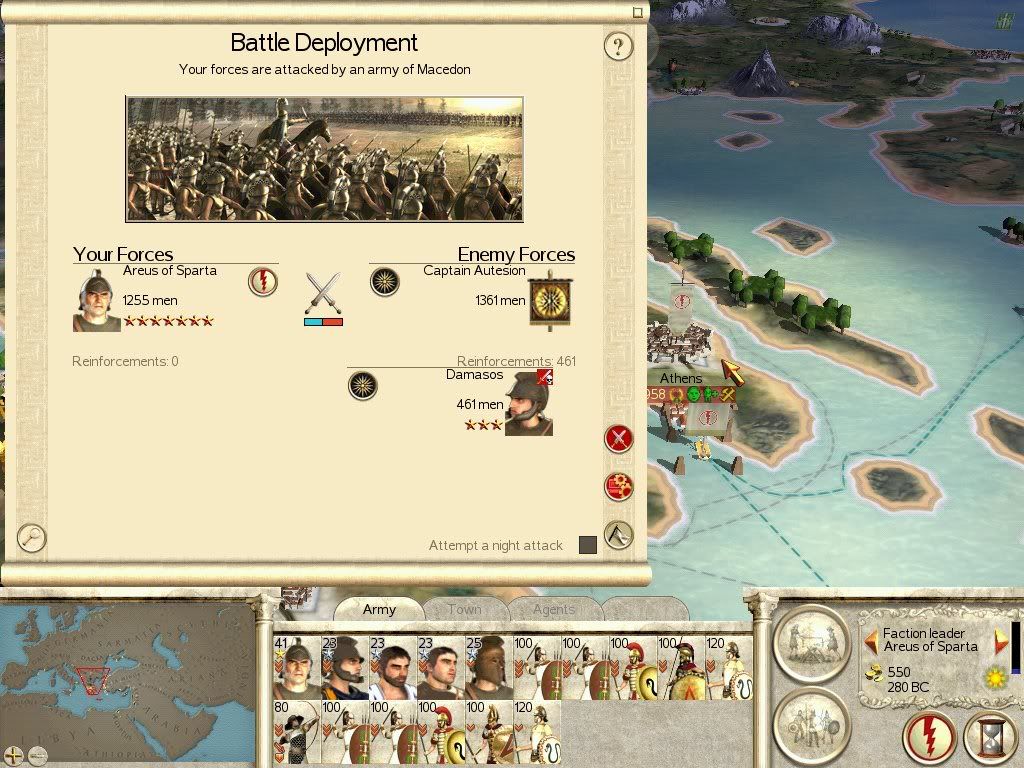This screenshot has width=1024, height=768.
Task: Auto-resolve the battle with the gears button
Action: coord(619,487)
